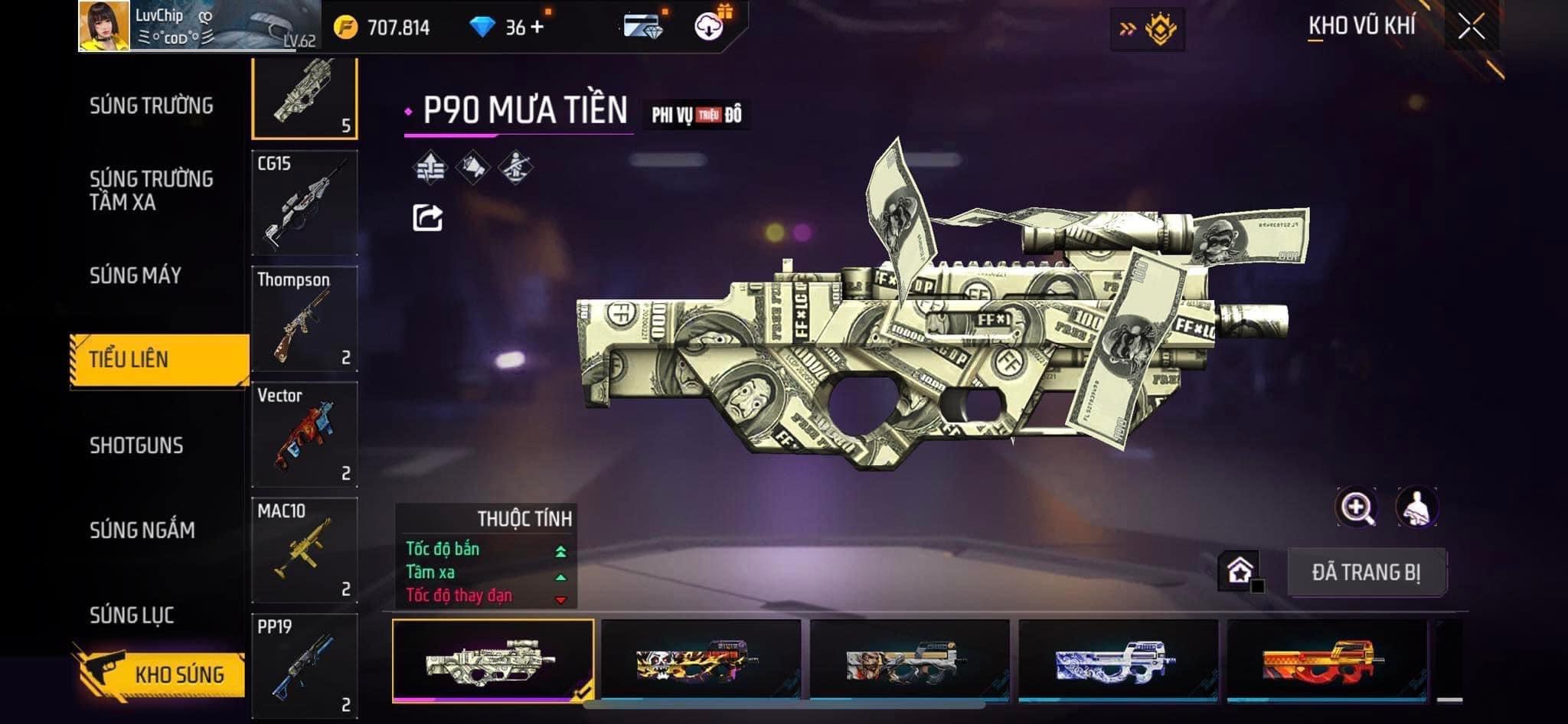Open the Súng Trường Tầm Xa category

coord(151,191)
